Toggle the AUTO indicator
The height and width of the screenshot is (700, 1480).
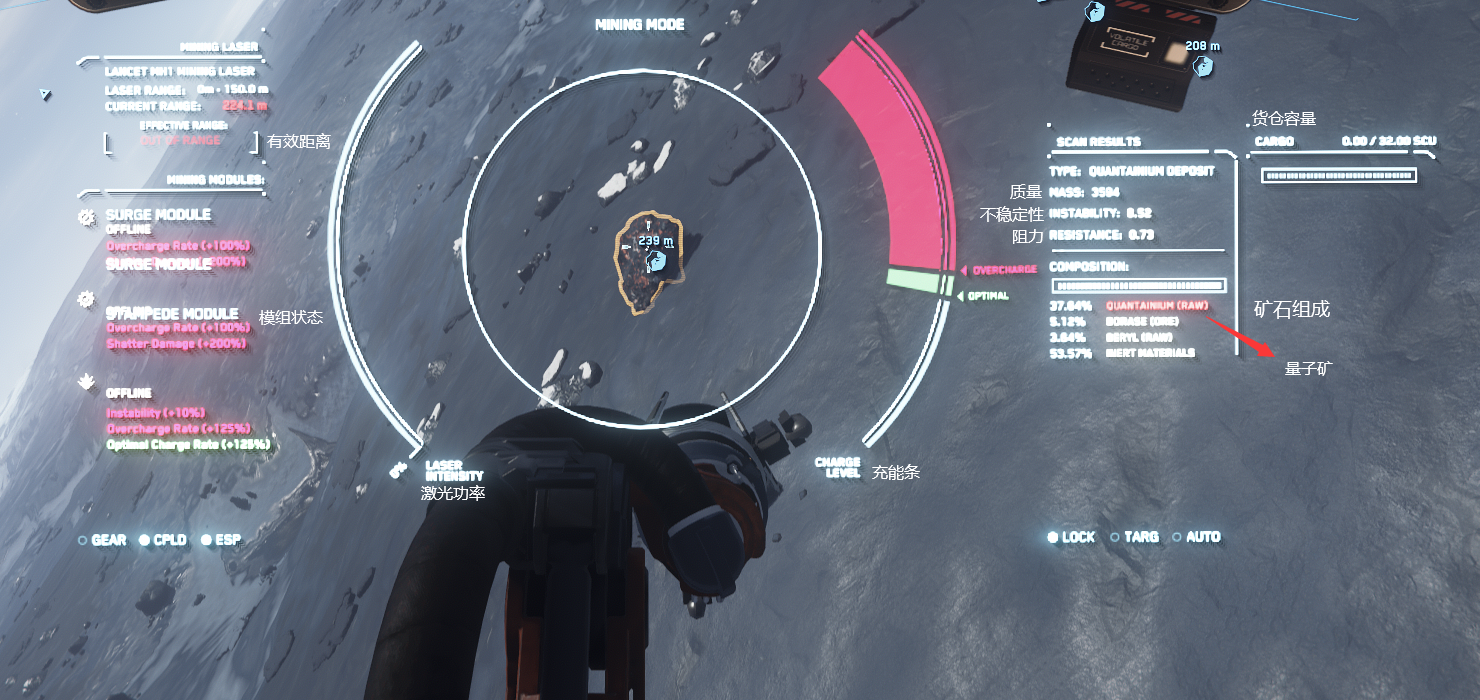pyautogui.click(x=1196, y=537)
